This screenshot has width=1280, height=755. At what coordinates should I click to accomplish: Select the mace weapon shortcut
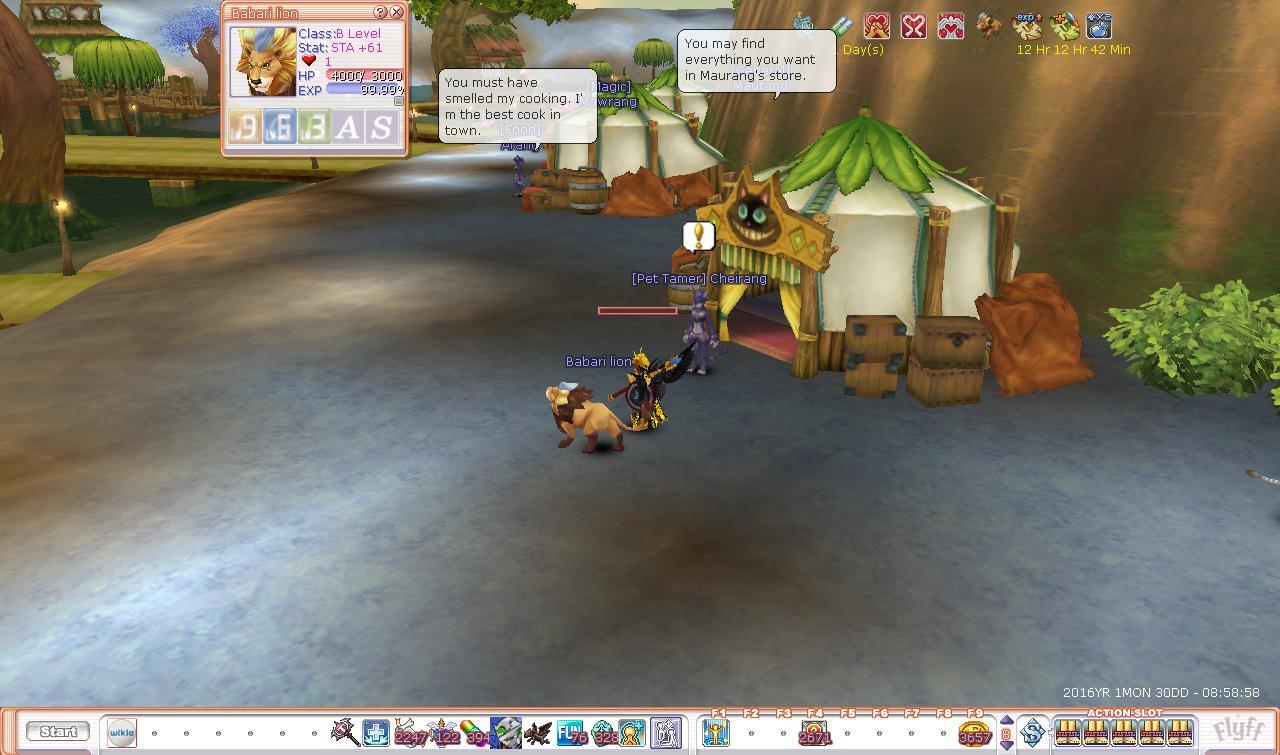pyautogui.click(x=345, y=732)
